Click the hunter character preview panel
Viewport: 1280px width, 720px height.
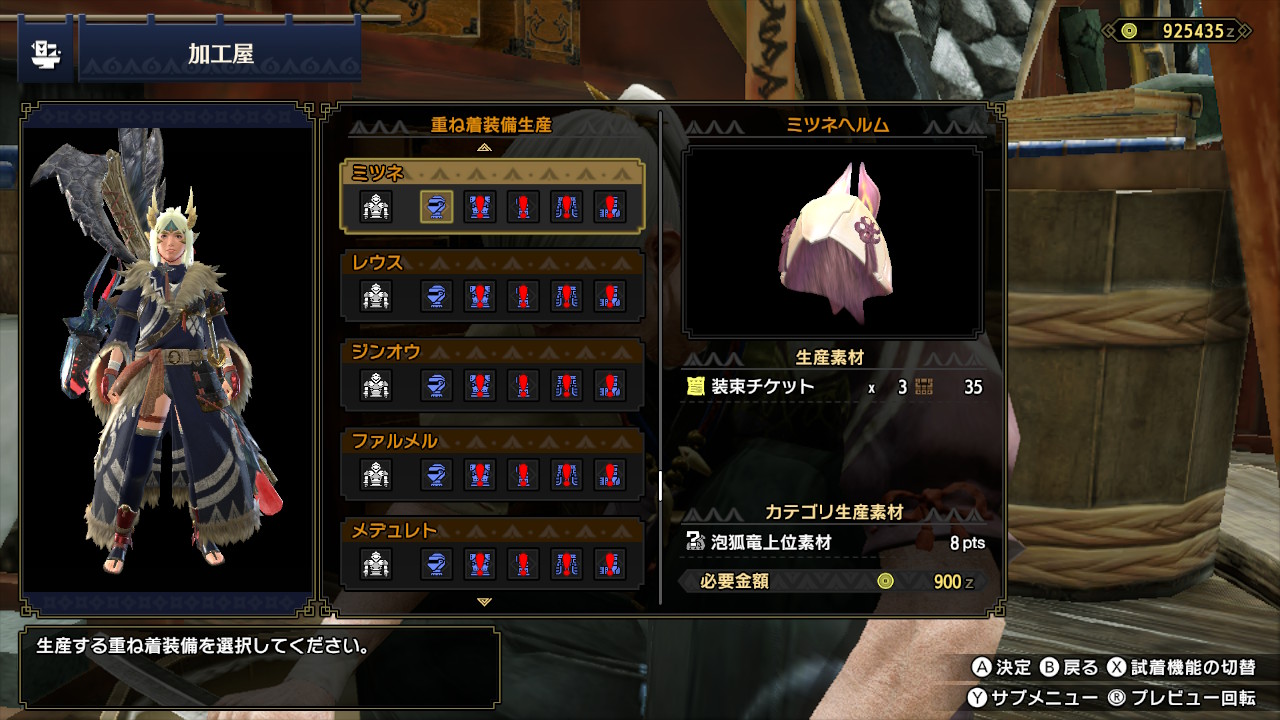(x=168, y=358)
